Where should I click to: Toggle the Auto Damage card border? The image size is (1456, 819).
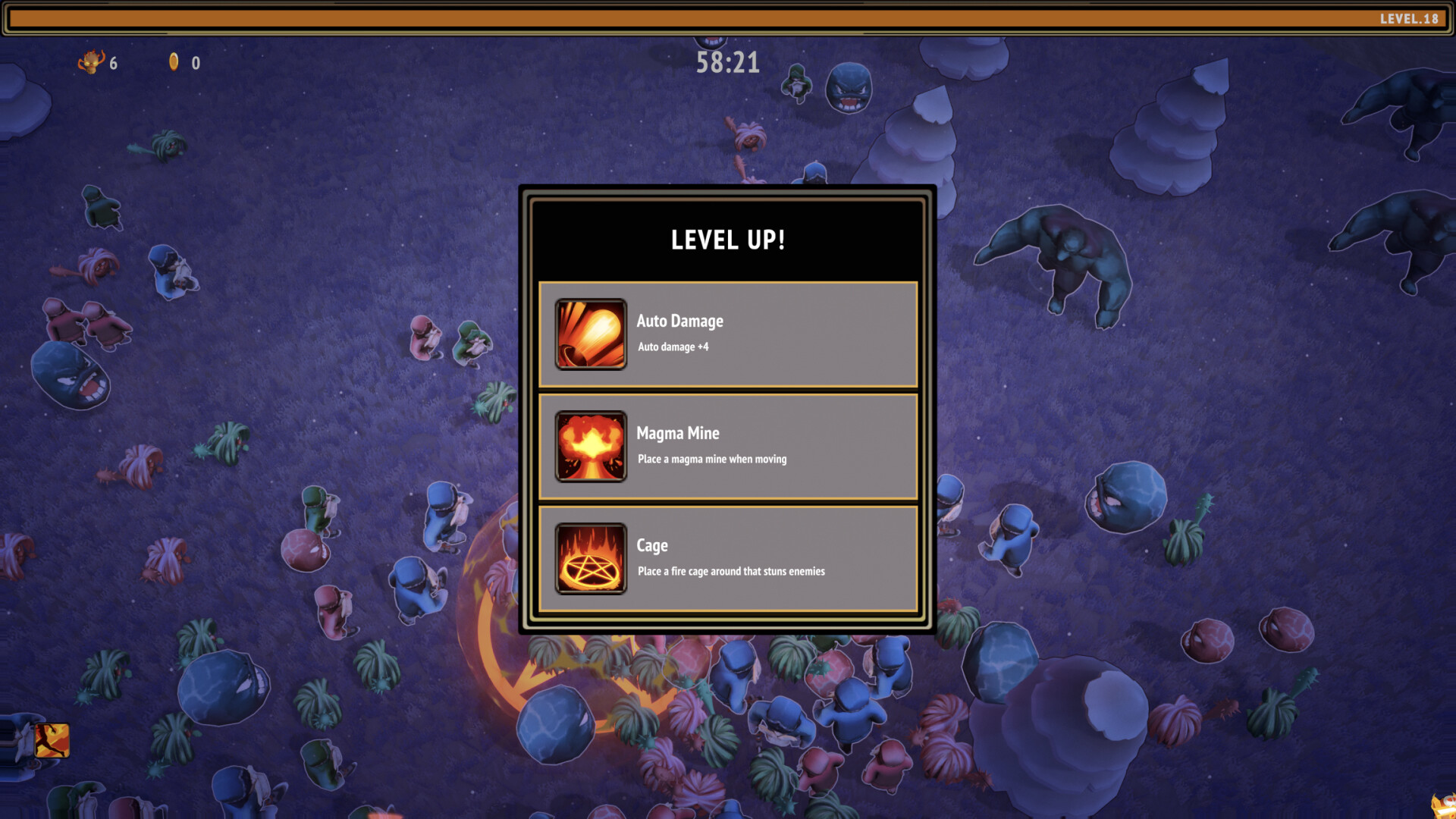tap(728, 334)
